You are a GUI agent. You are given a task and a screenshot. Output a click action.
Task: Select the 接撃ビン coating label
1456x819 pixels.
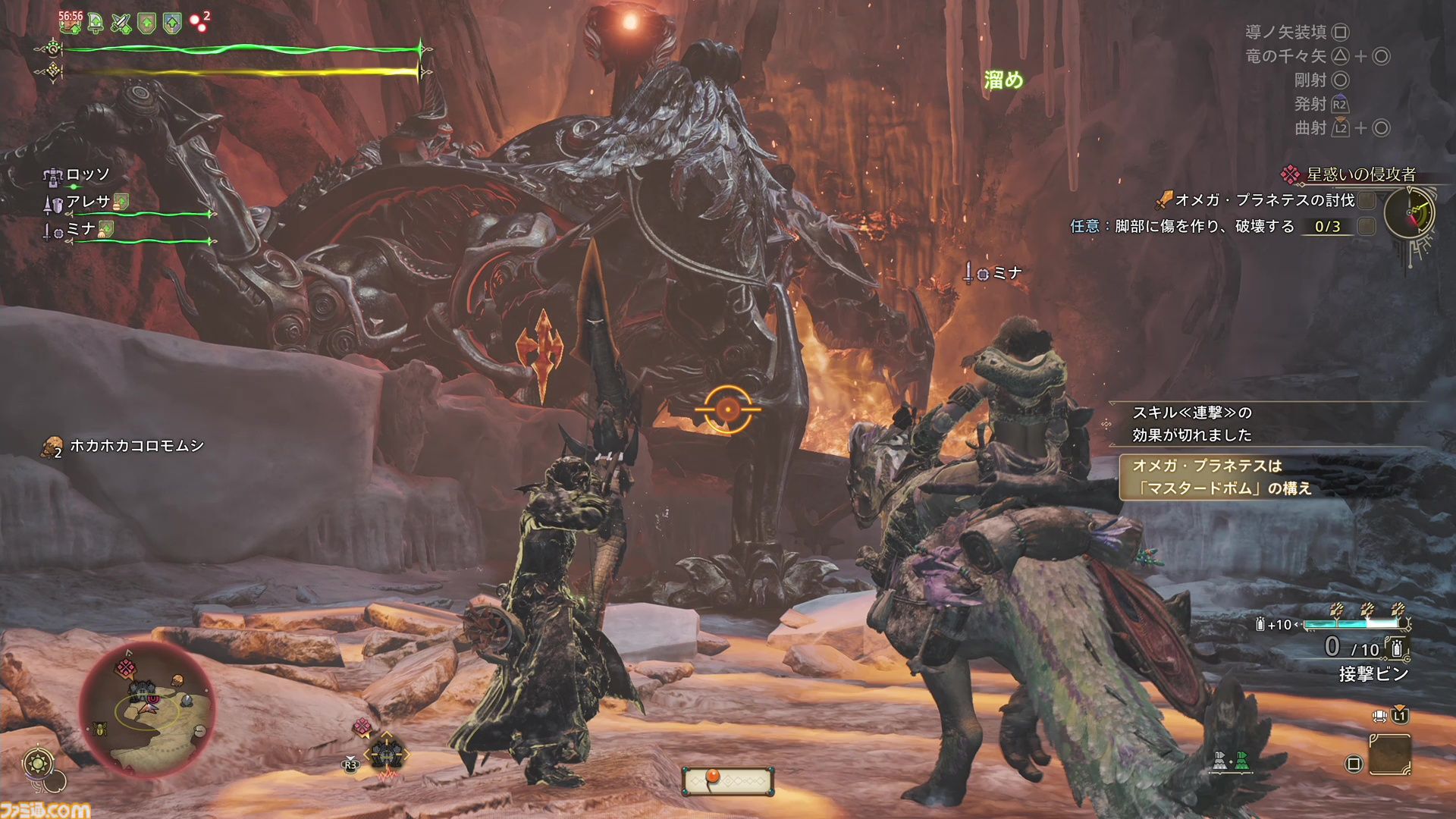coord(1373,673)
